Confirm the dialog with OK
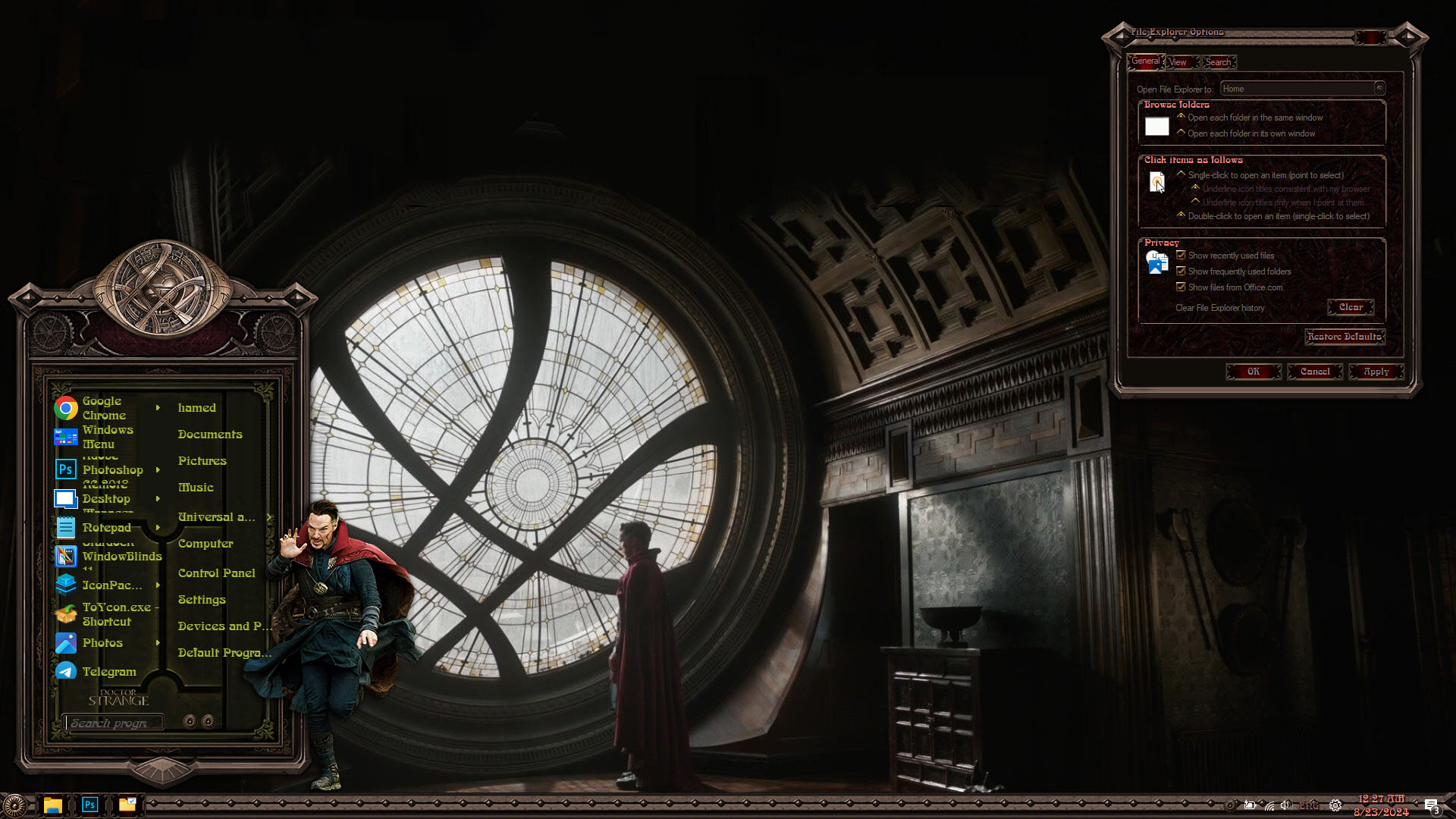This screenshot has width=1456, height=819. click(x=1253, y=372)
